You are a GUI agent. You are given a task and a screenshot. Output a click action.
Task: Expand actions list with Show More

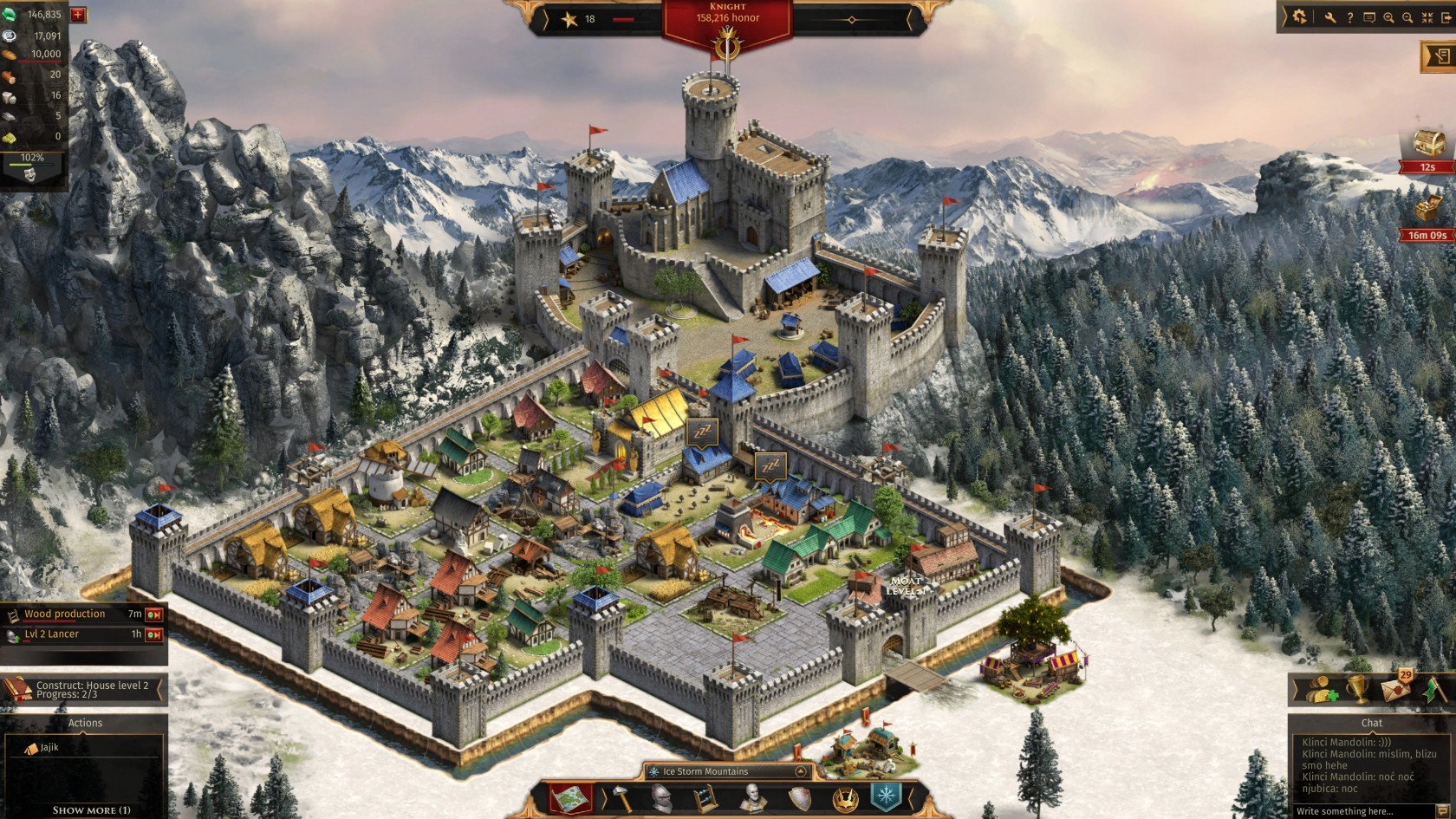(x=91, y=810)
